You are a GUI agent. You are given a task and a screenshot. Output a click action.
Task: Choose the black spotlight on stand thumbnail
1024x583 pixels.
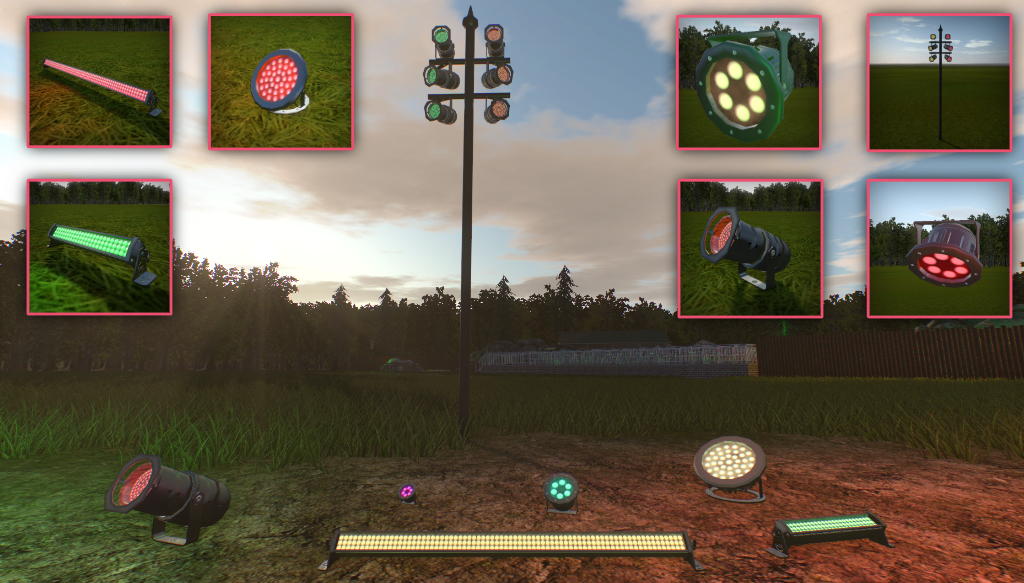click(750, 249)
